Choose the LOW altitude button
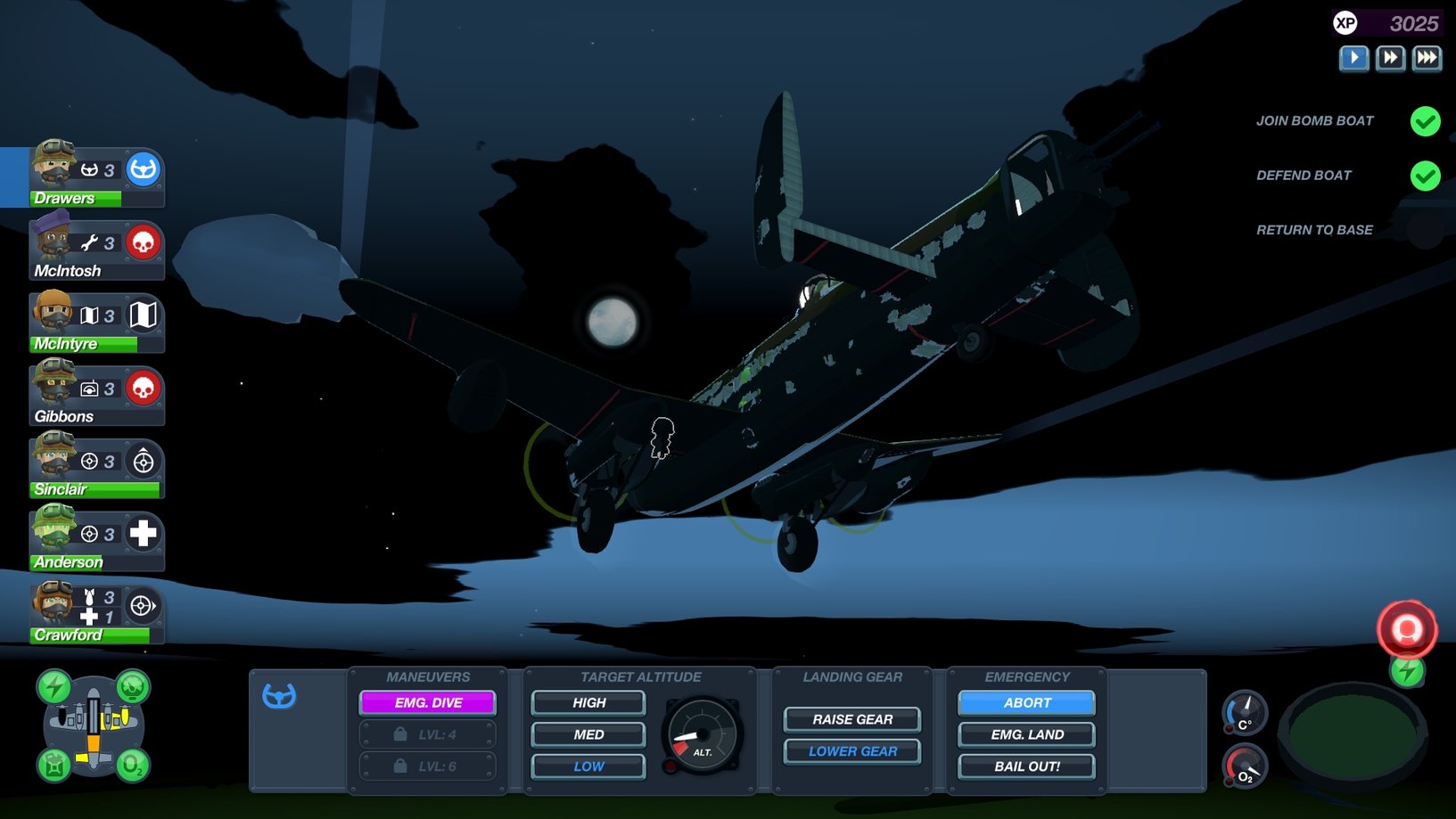The height and width of the screenshot is (819, 1456). click(588, 766)
